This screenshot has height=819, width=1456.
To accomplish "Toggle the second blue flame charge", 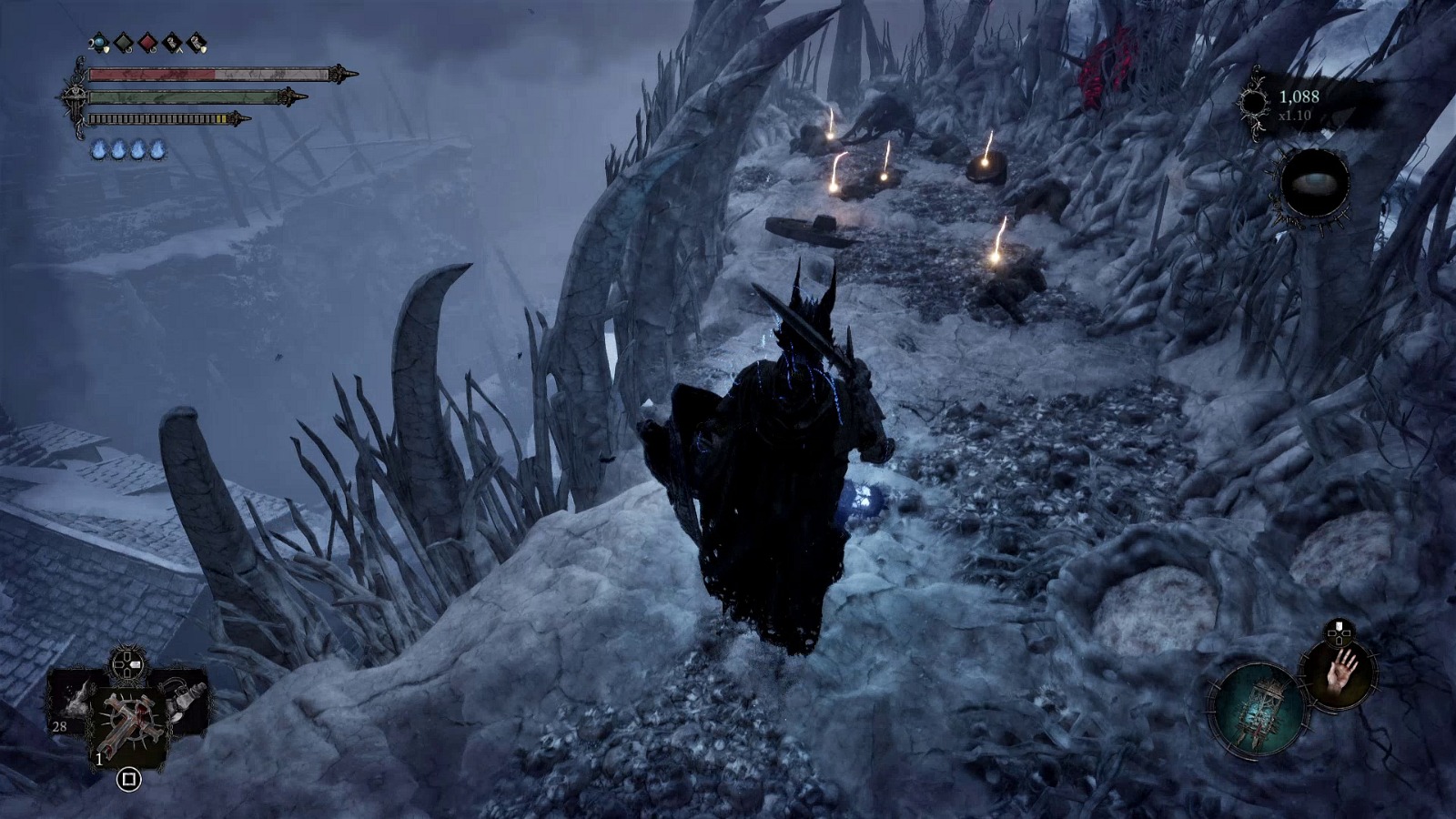I will point(120,148).
